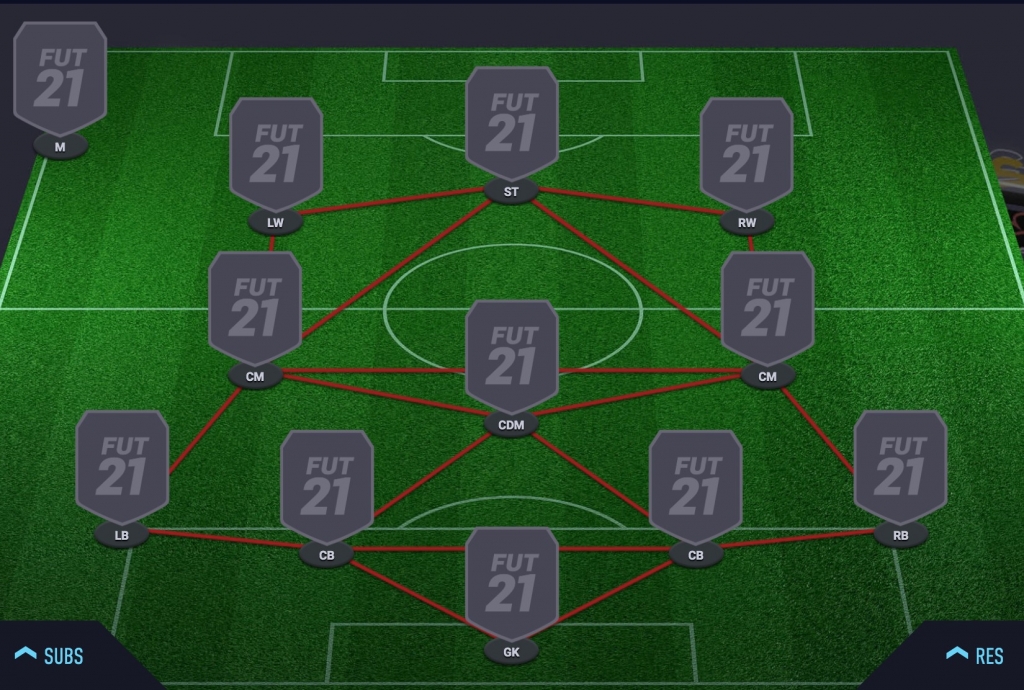The width and height of the screenshot is (1024, 690).
Task: Expand the SUBS bench panel
Action: click(x=52, y=656)
